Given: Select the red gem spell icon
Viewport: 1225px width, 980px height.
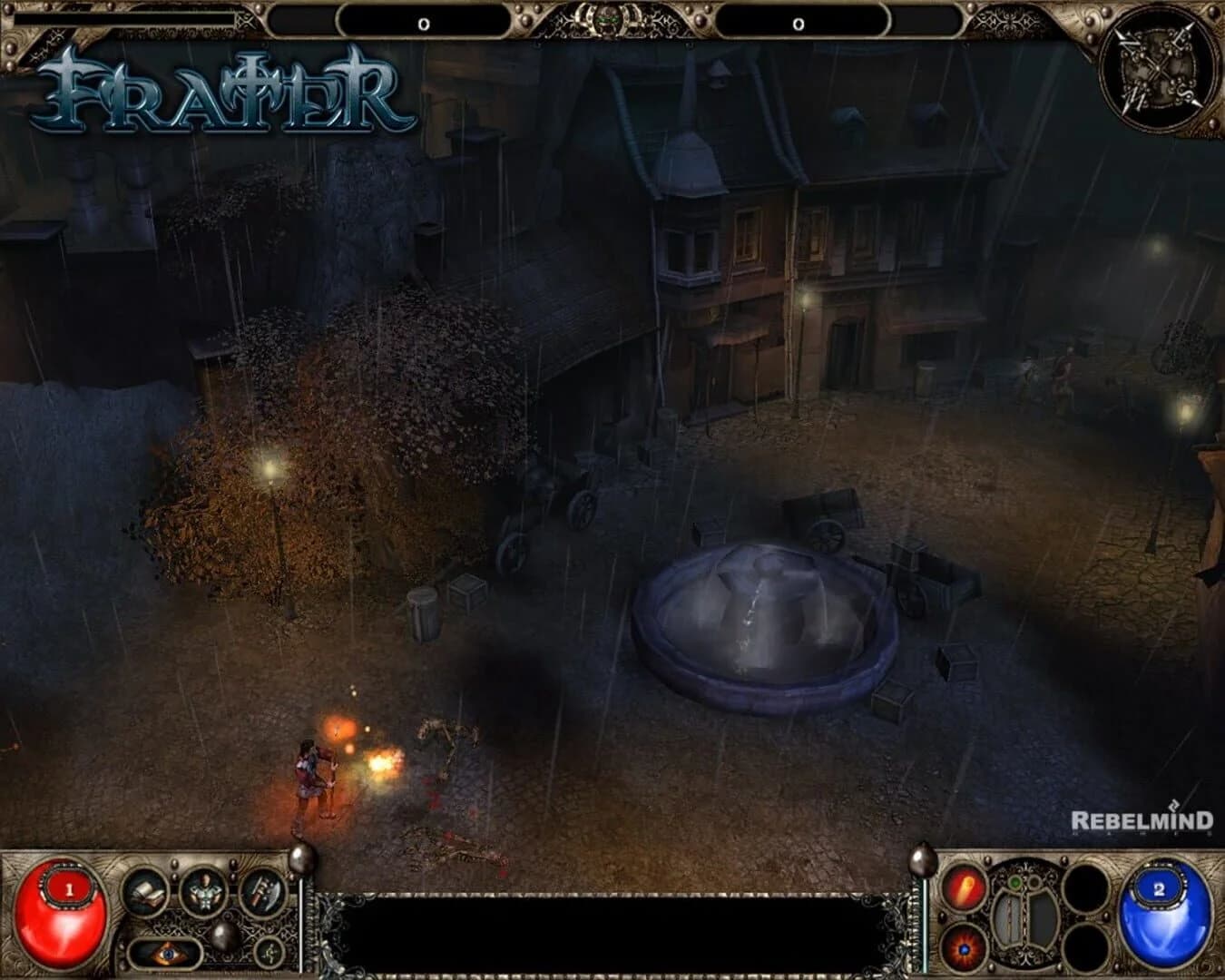Looking at the screenshot, I should [963, 947].
